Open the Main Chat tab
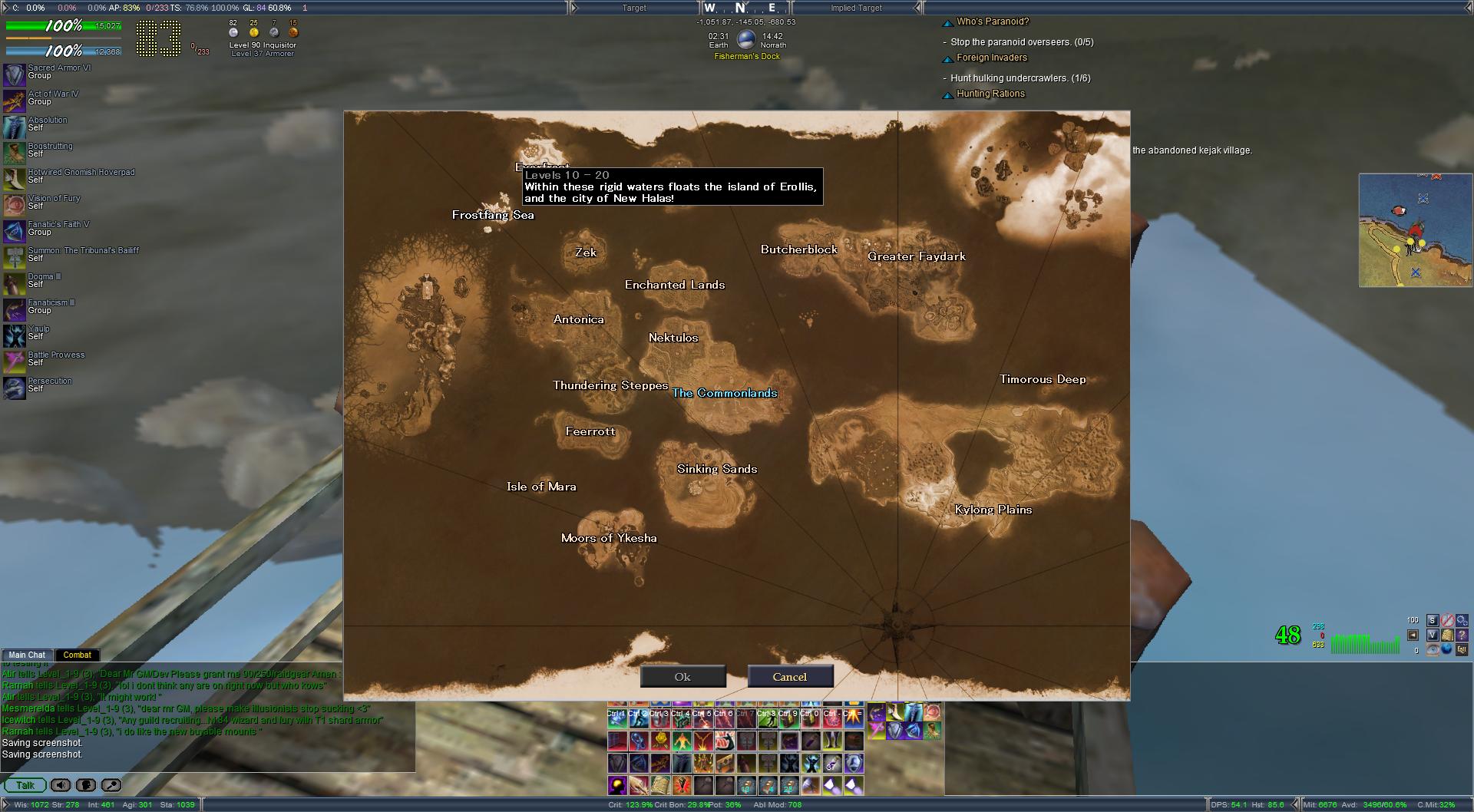 tap(27, 655)
